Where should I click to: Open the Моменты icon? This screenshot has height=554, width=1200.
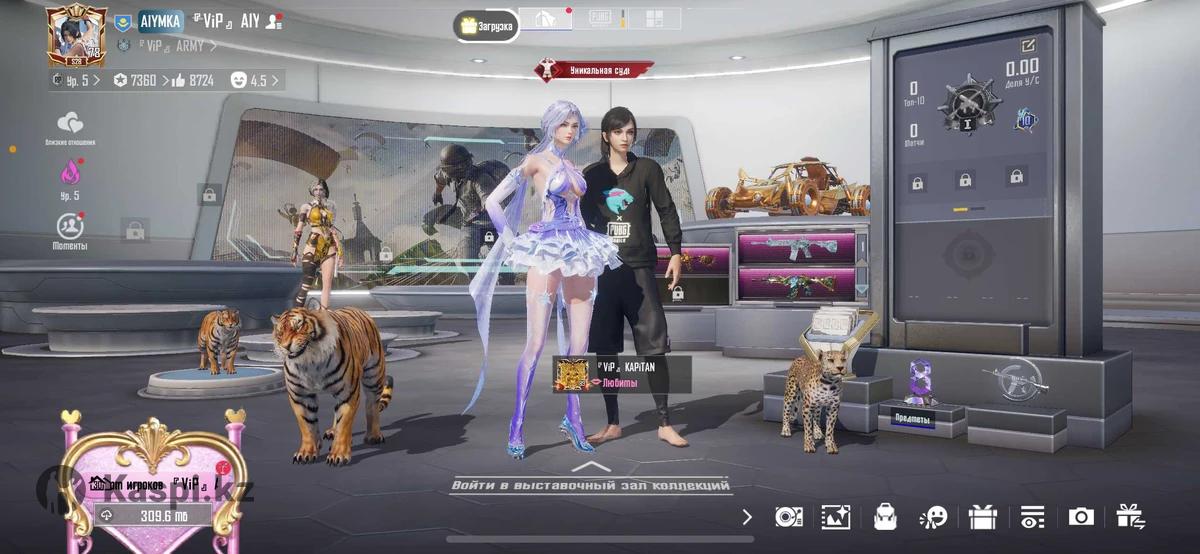pyautogui.click(x=70, y=230)
